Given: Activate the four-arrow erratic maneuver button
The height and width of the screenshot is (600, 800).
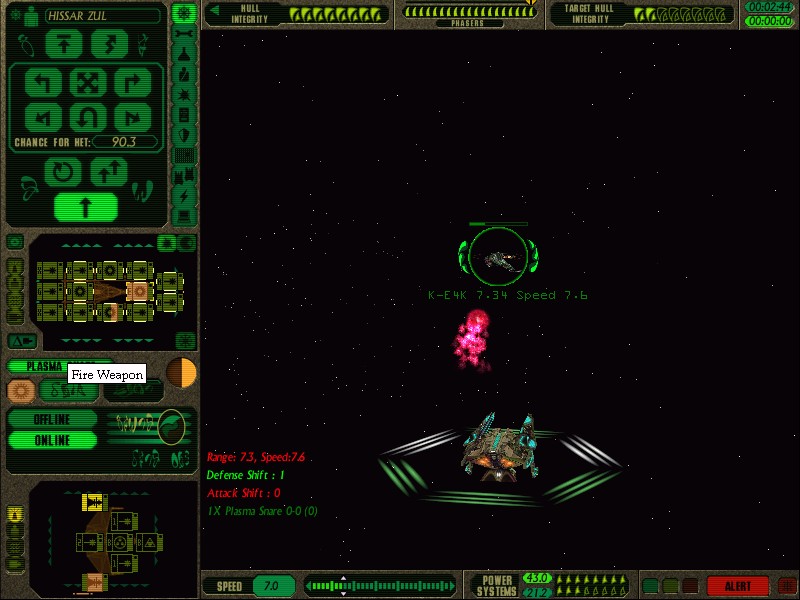Looking at the screenshot, I should pyautogui.click(x=87, y=82).
